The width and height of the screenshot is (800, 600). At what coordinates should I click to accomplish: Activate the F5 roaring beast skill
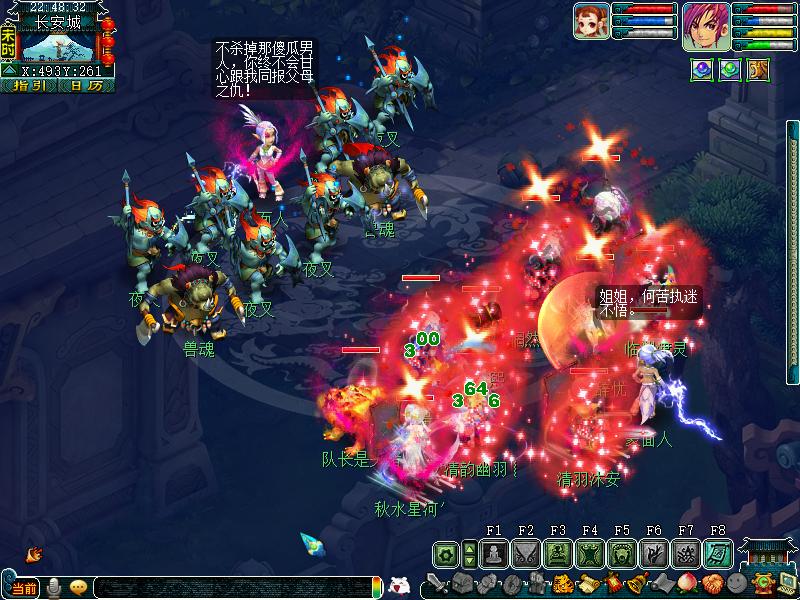pyautogui.click(x=622, y=553)
